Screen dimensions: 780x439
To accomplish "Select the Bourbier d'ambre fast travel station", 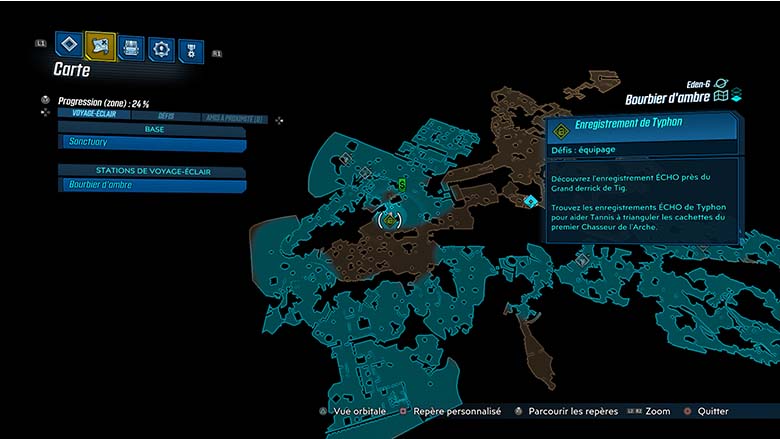I will coord(152,185).
